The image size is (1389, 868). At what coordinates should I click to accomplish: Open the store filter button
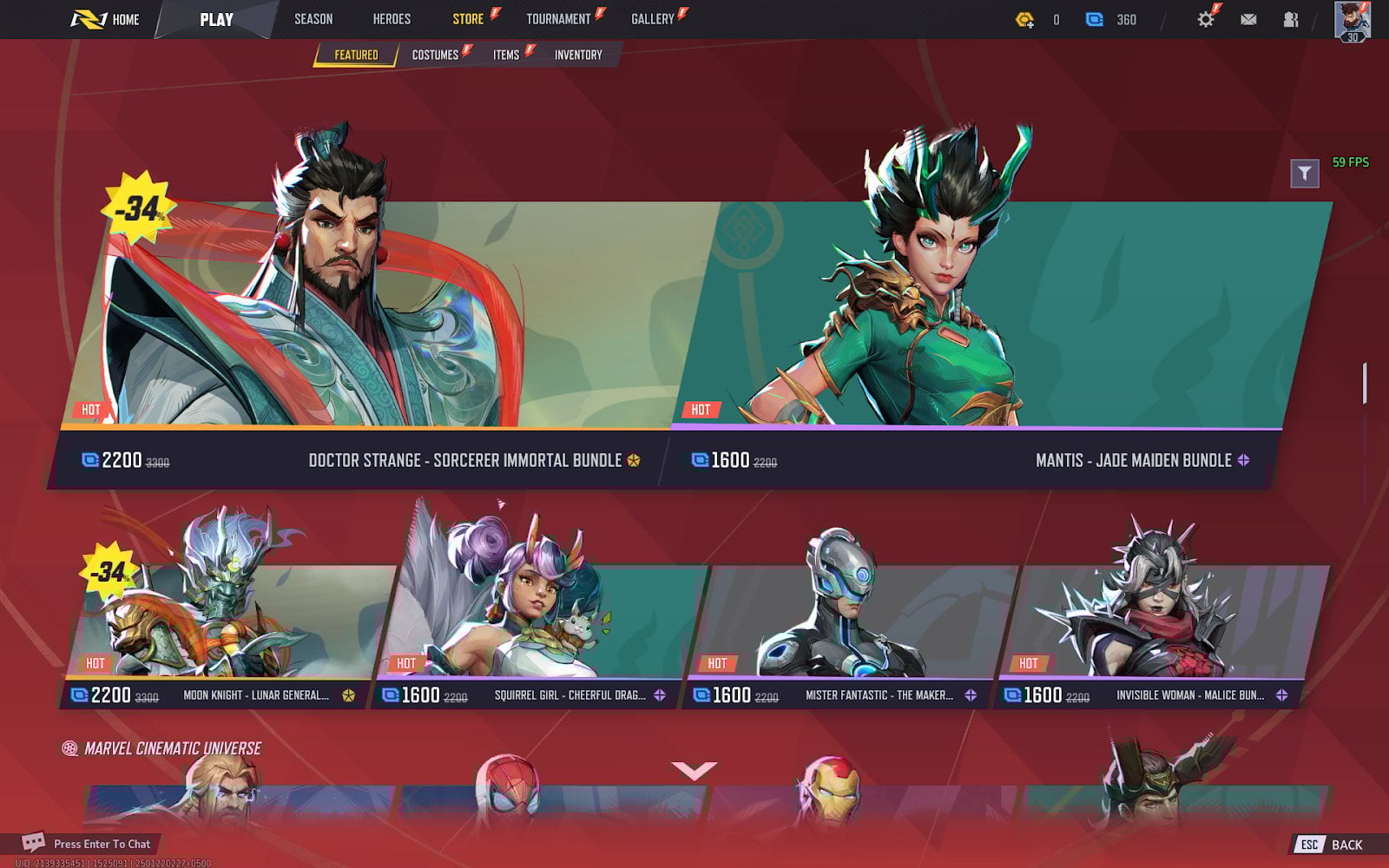pyautogui.click(x=1304, y=174)
